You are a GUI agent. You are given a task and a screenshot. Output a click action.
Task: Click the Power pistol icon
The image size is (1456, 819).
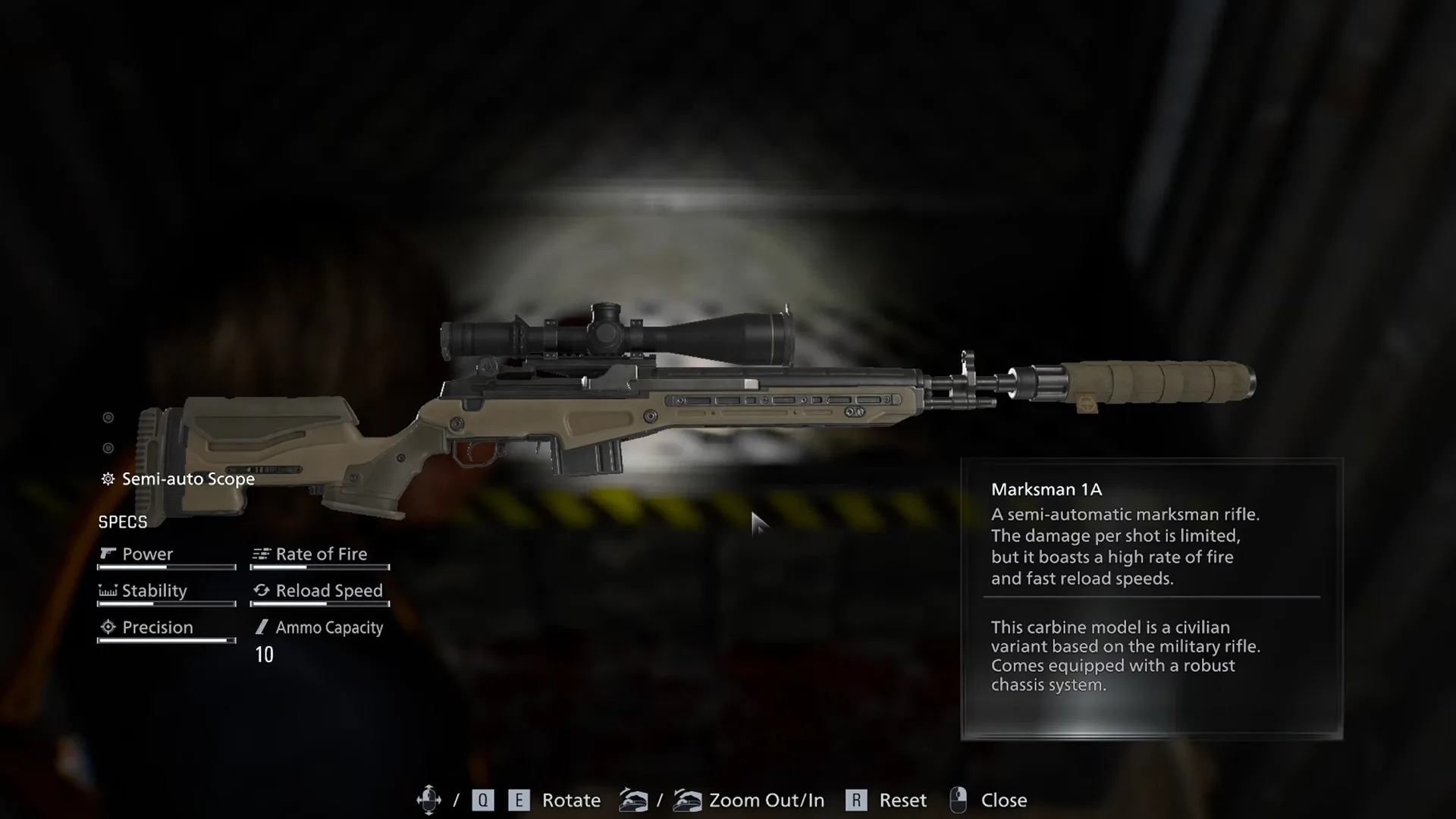coord(108,554)
